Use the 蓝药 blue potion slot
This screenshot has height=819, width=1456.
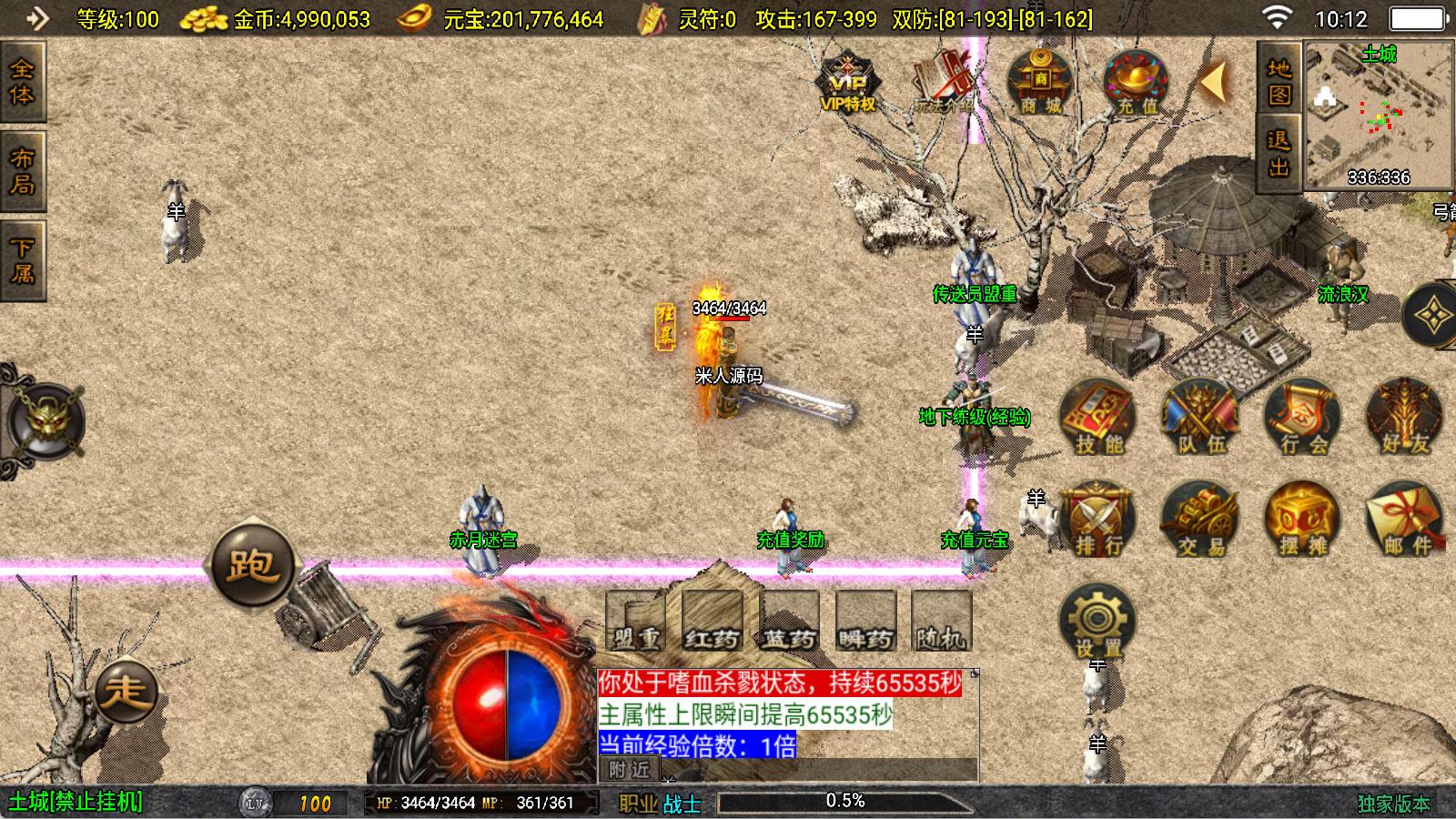point(789,622)
